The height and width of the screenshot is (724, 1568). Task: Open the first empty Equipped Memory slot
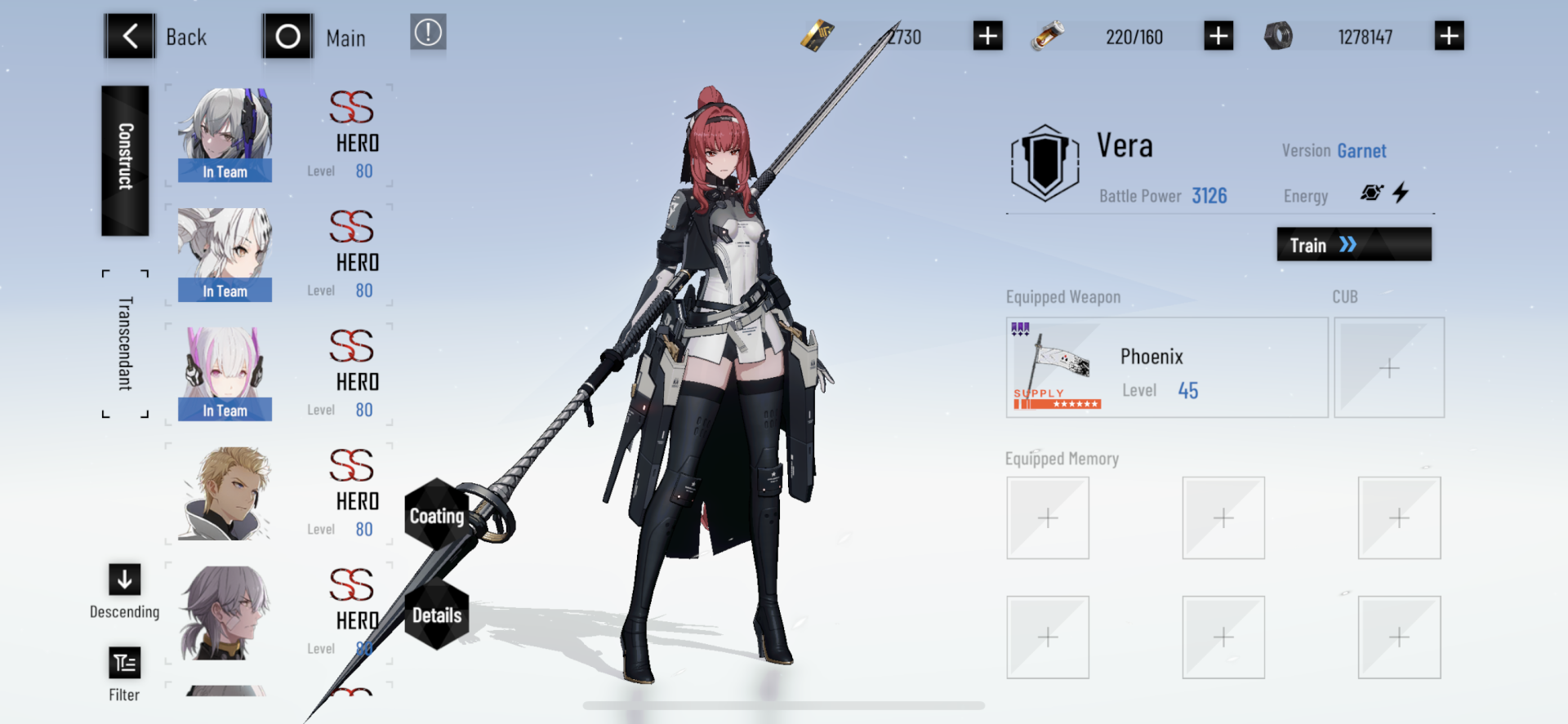click(x=1048, y=517)
